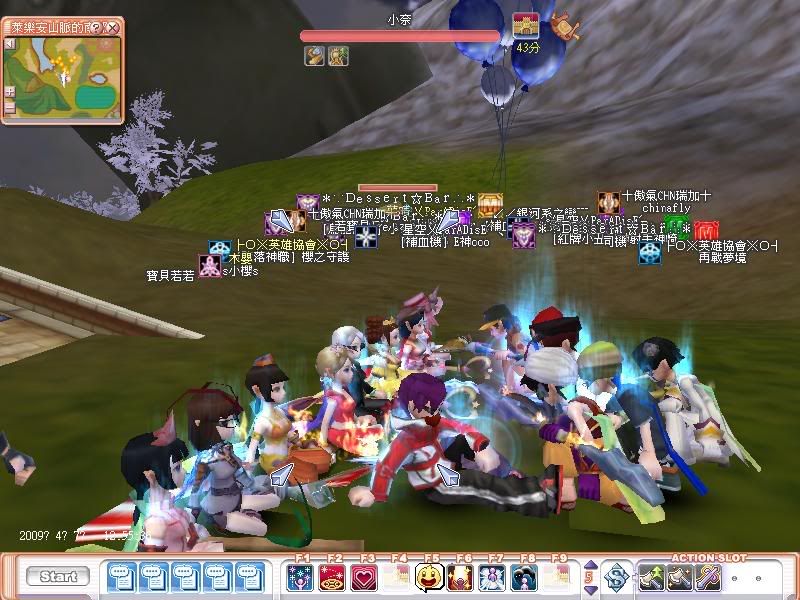
Task: Use the F7 white flower skill
Action: tap(493, 577)
